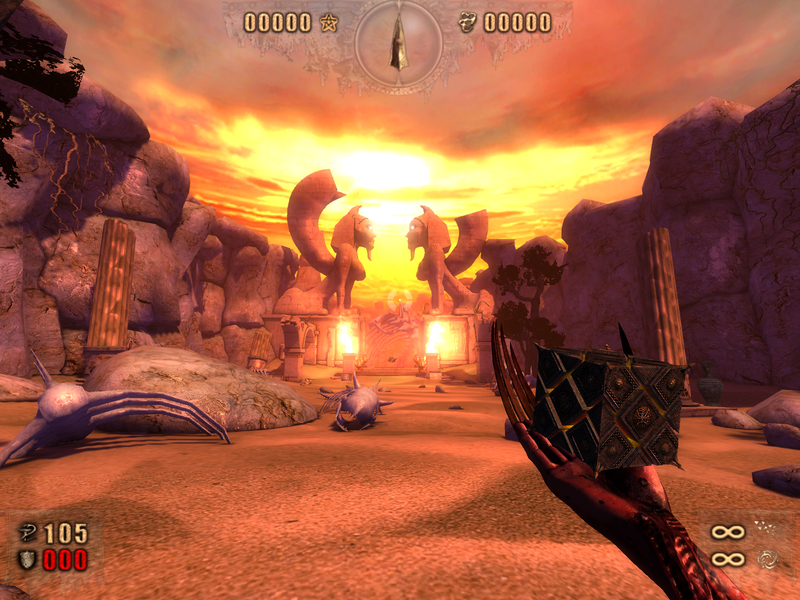
Task: Select the armor shield icon
Action: pyautogui.click(x=27, y=559)
